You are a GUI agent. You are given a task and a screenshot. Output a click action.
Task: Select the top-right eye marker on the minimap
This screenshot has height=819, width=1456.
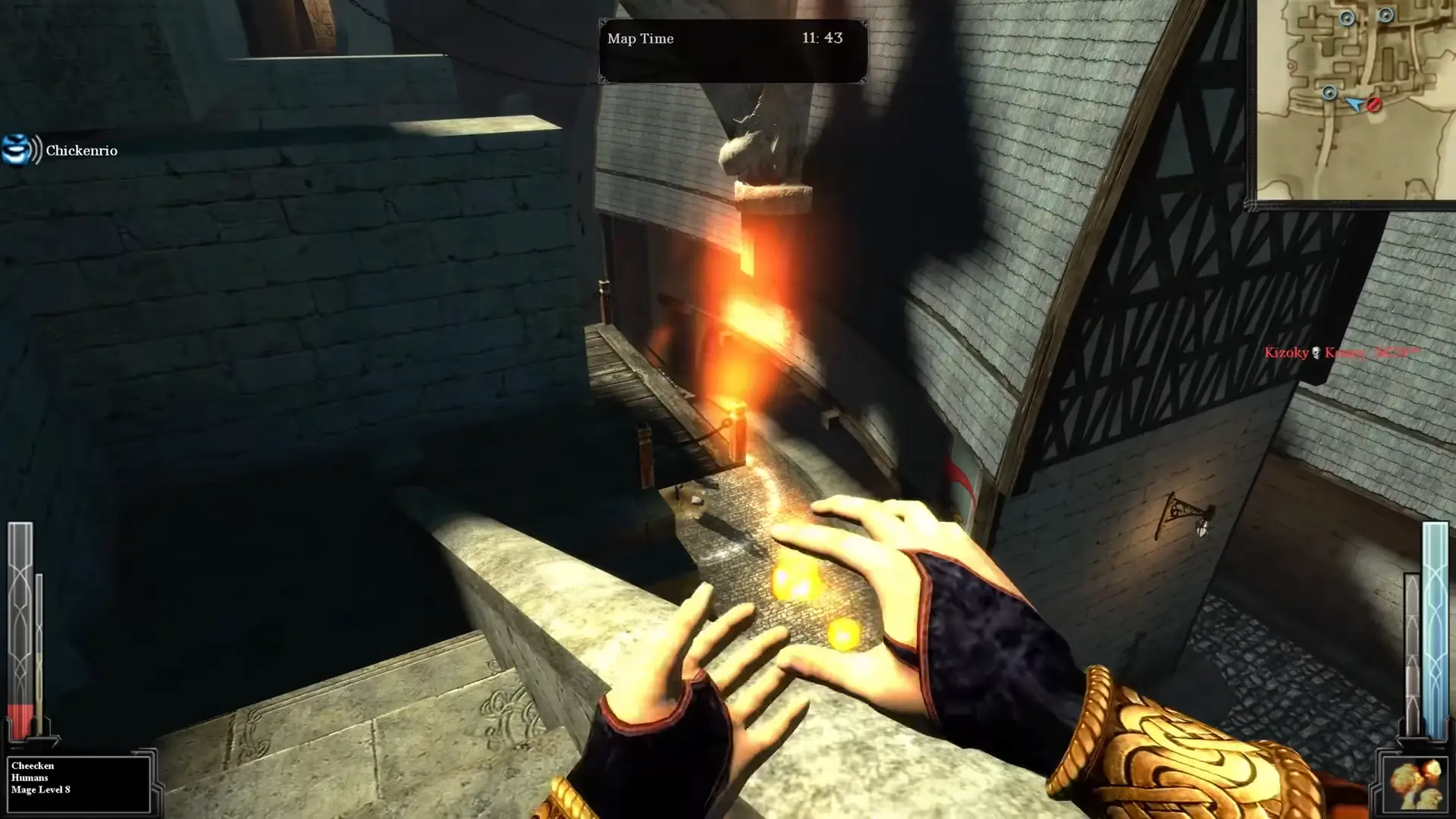click(1386, 15)
